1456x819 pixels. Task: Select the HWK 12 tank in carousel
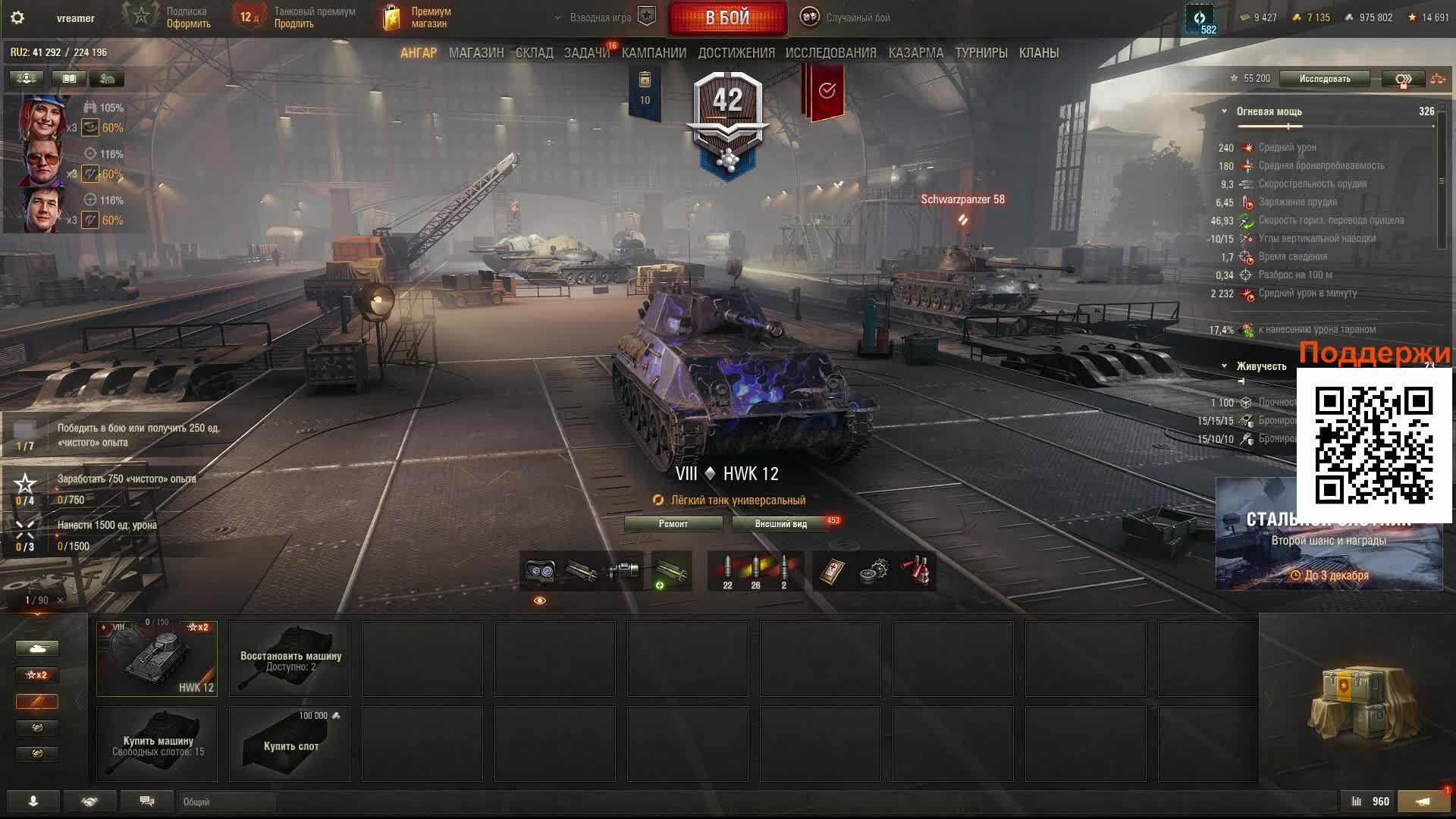157,658
